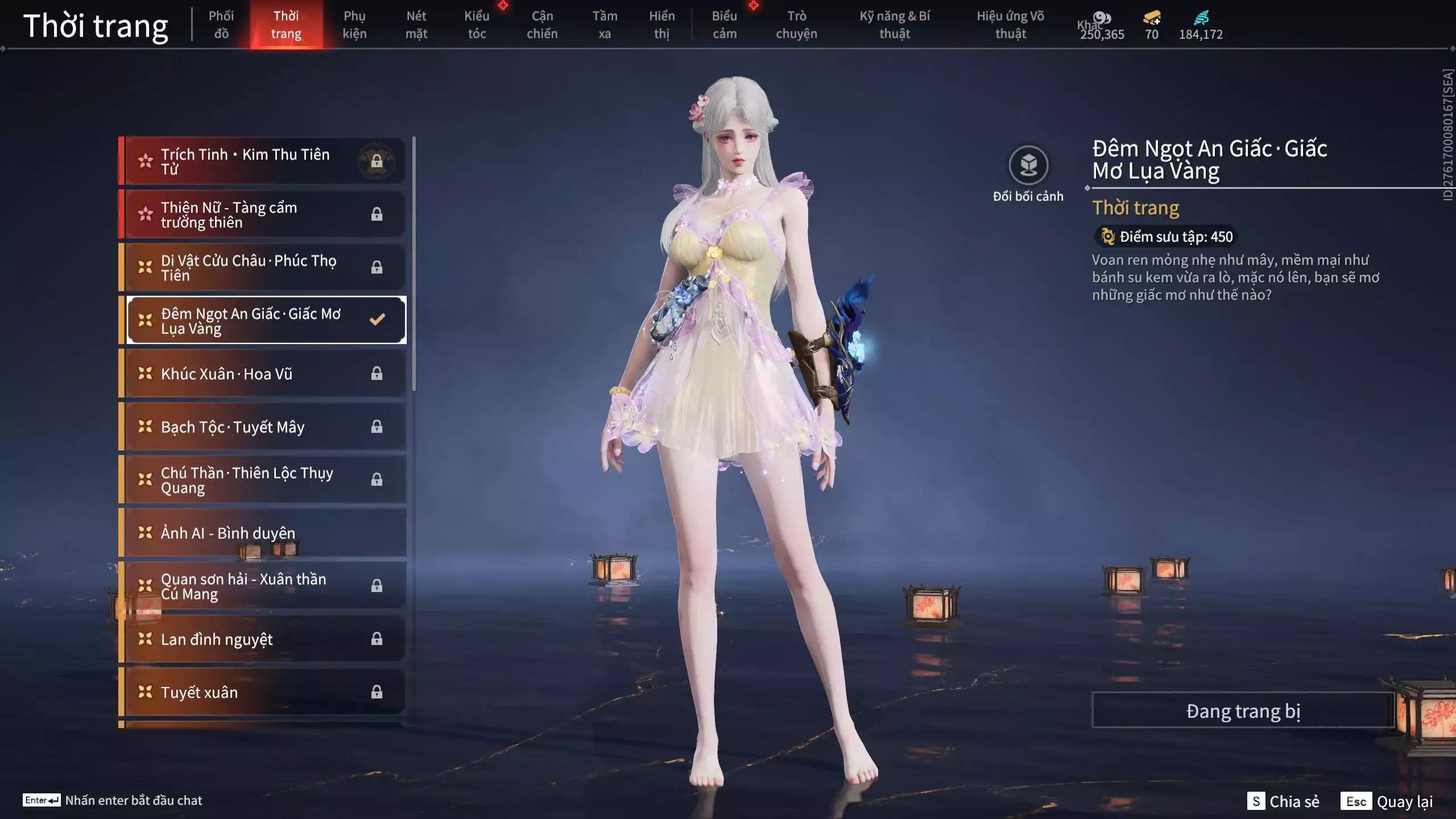The image size is (1456, 819).
Task: Select the Trò chuyện tab
Action: tap(796, 24)
